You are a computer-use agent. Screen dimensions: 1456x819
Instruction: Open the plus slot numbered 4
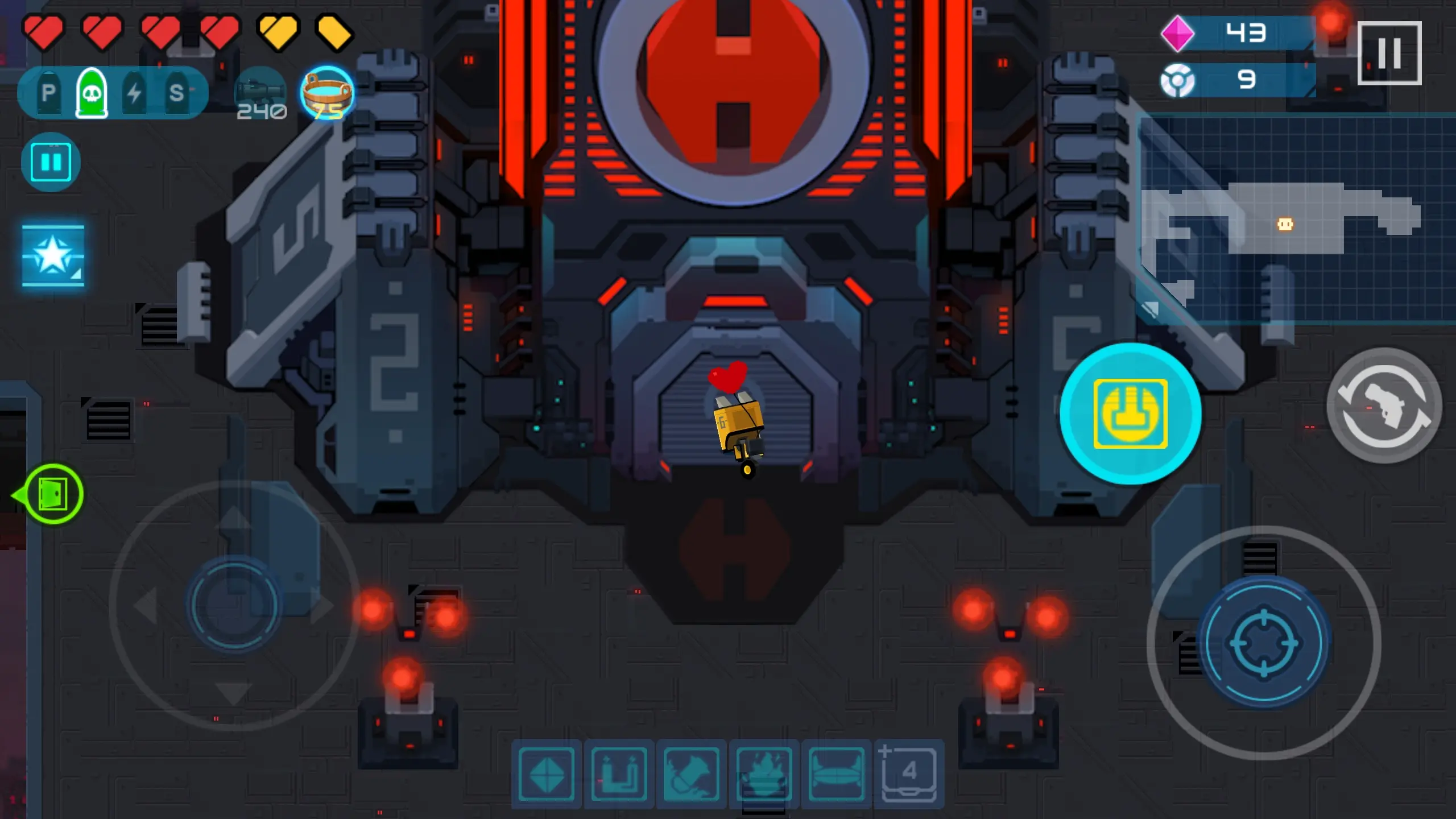click(908, 773)
